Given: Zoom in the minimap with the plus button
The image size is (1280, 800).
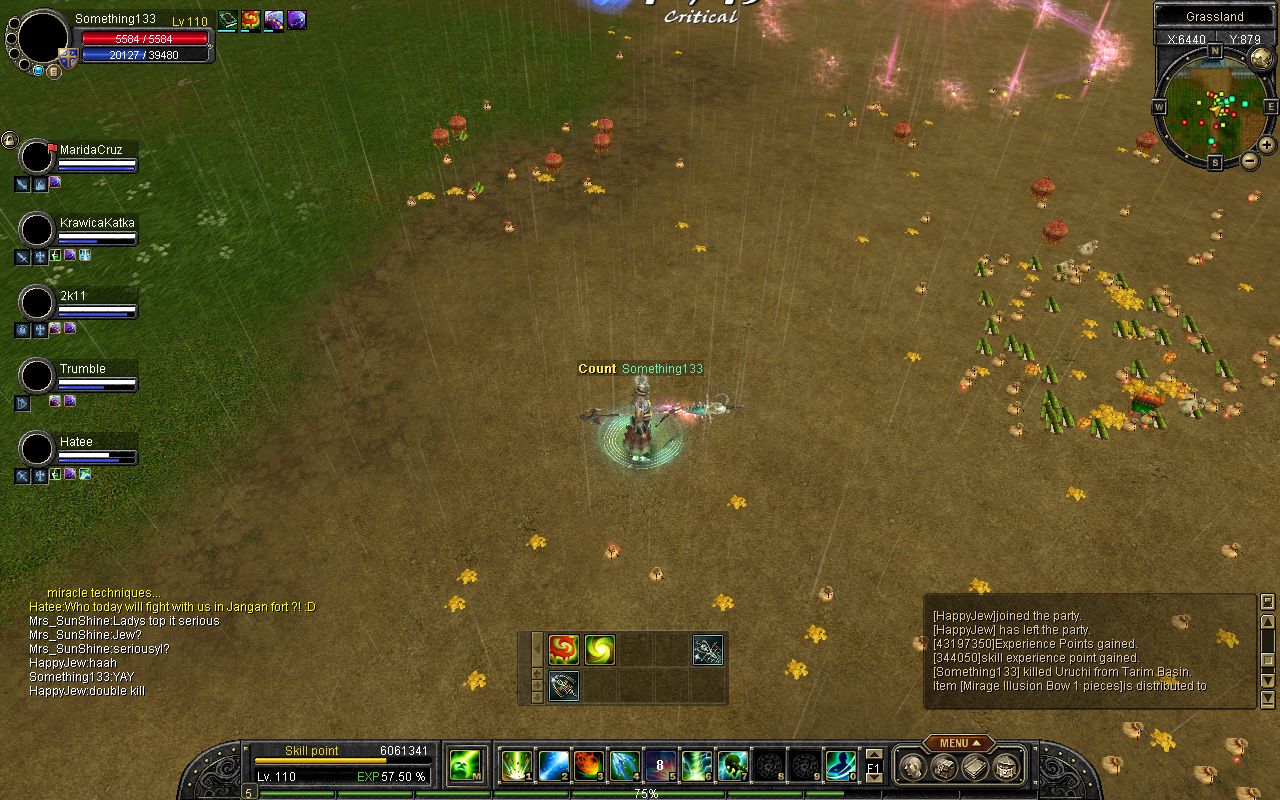Looking at the screenshot, I should [1266, 144].
